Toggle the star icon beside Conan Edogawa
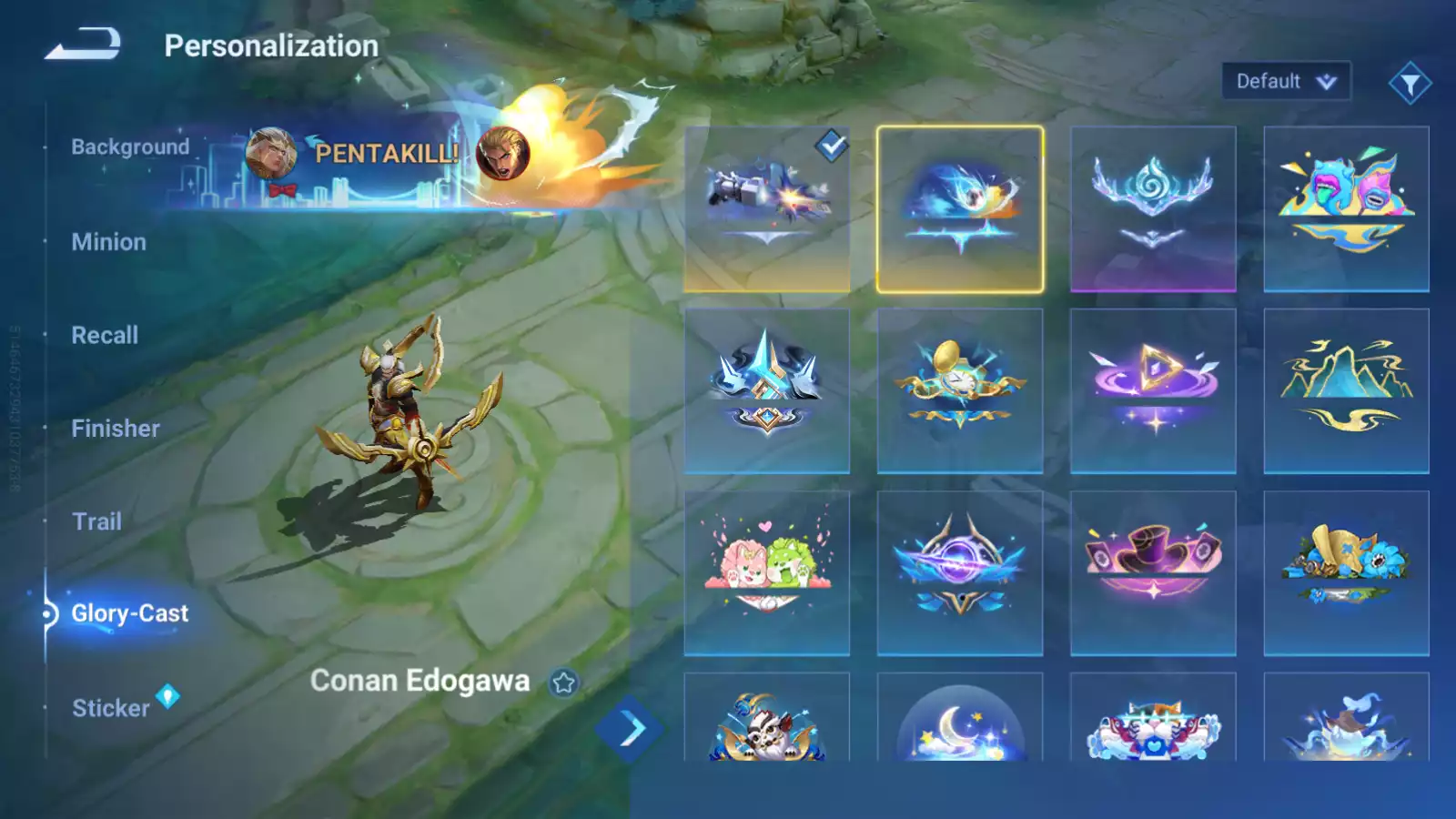Image resolution: width=1456 pixels, height=819 pixels. (x=563, y=682)
